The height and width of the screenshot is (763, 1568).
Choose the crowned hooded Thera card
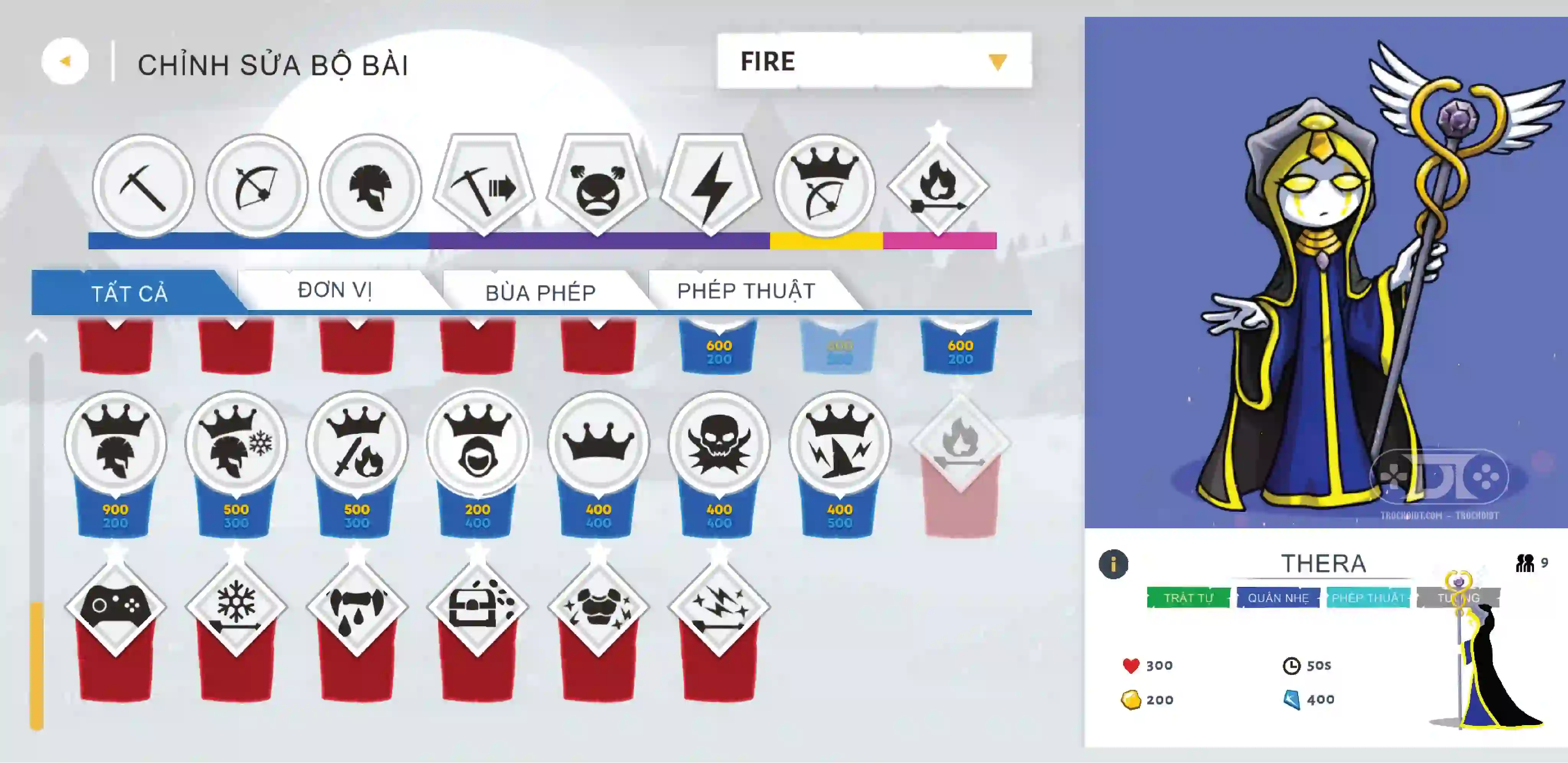tap(477, 443)
